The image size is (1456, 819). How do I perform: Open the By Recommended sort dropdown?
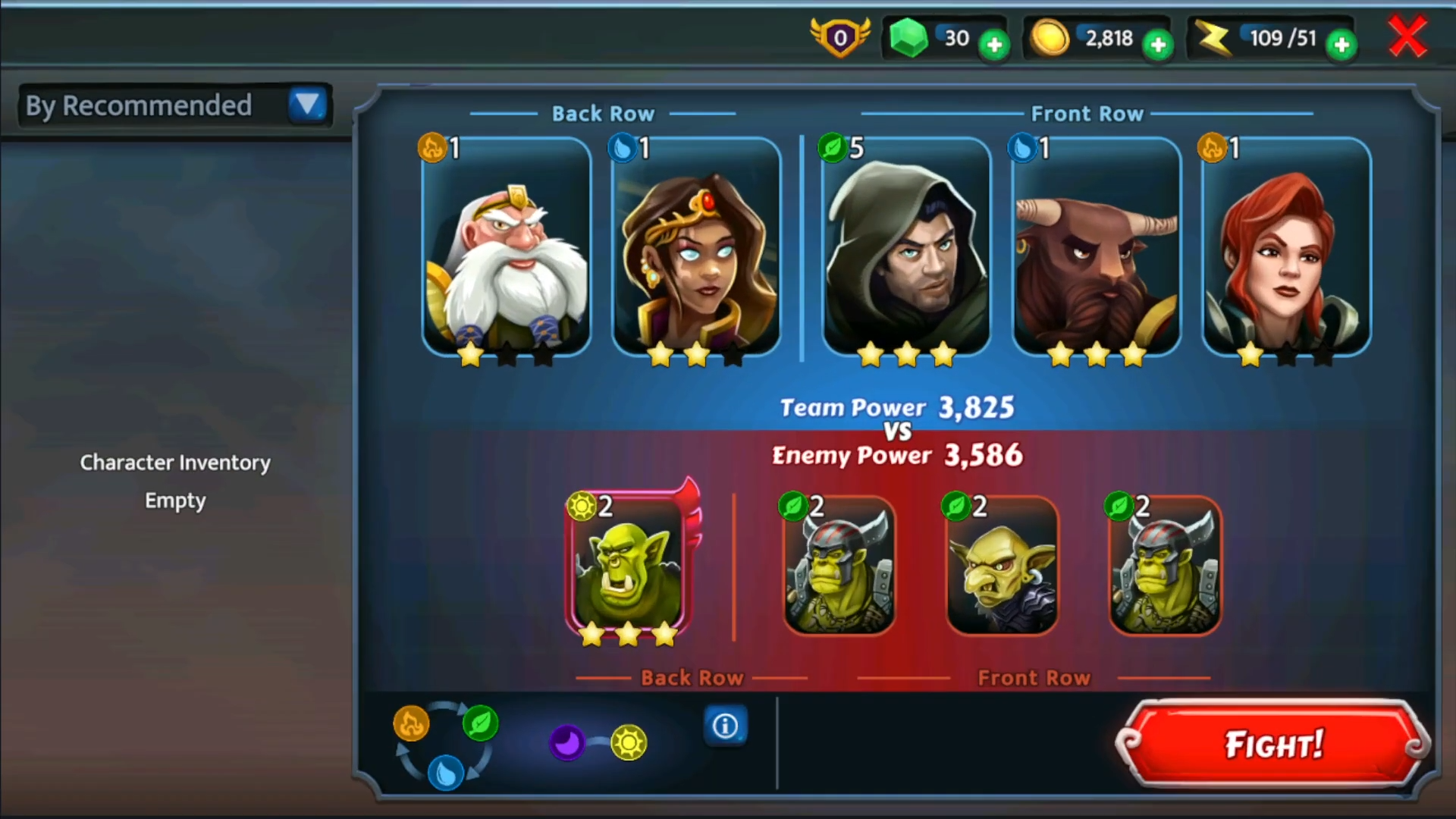pos(307,105)
